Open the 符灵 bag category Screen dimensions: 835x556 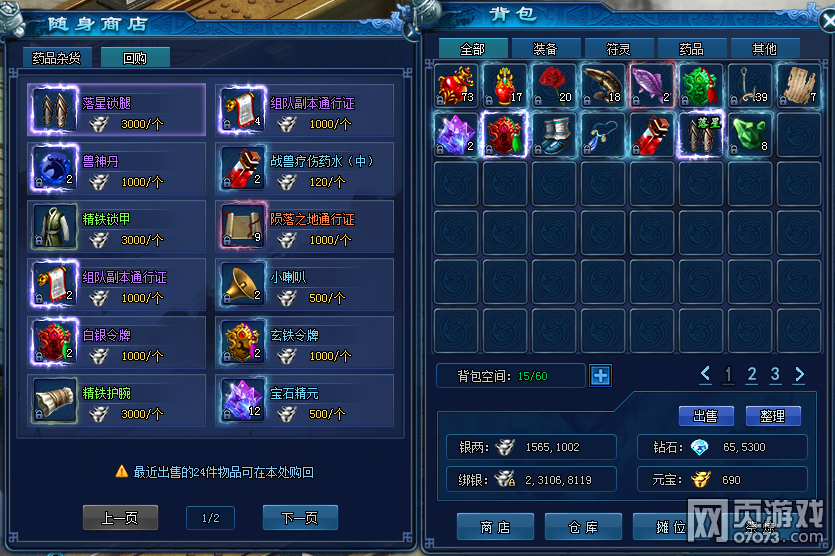pos(618,49)
